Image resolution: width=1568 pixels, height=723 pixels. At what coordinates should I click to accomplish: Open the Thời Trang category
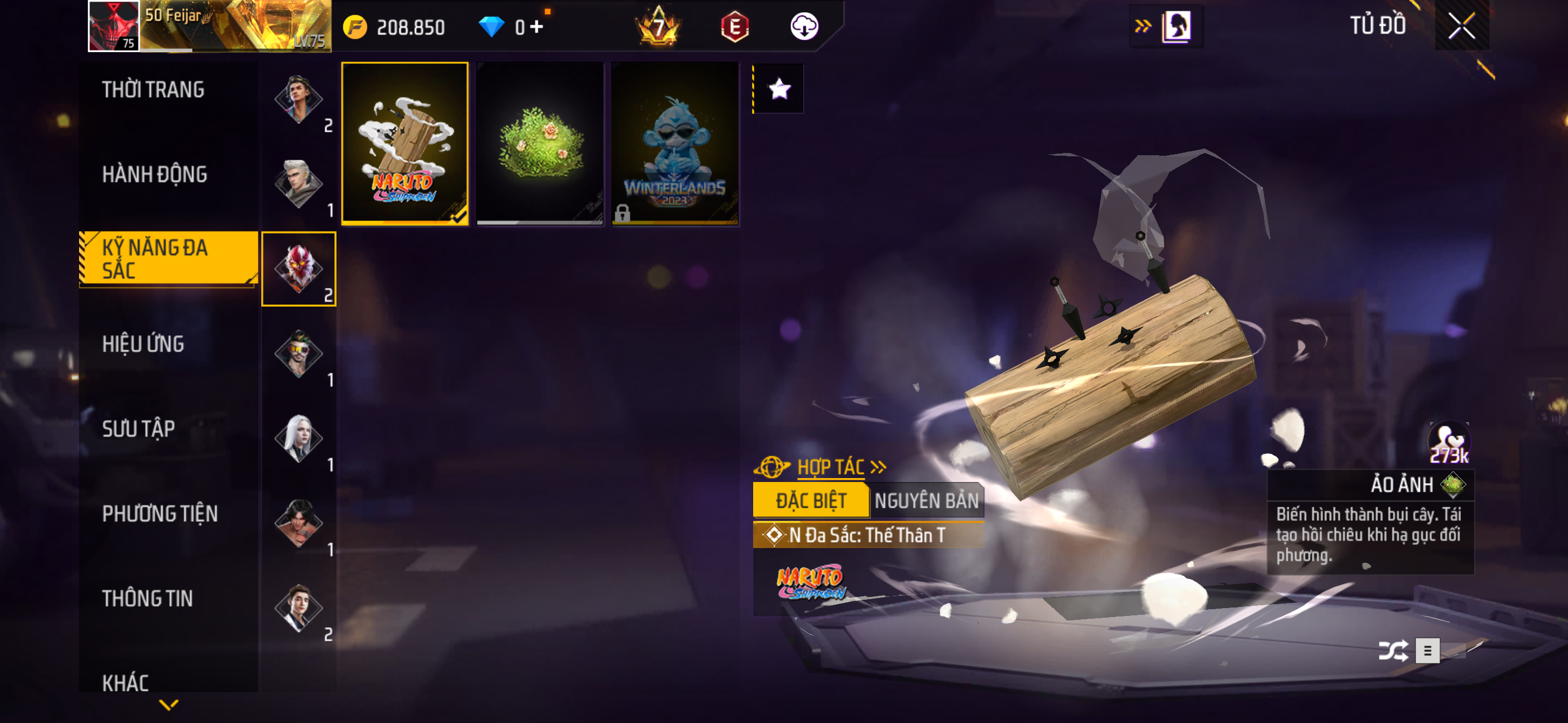(x=153, y=90)
